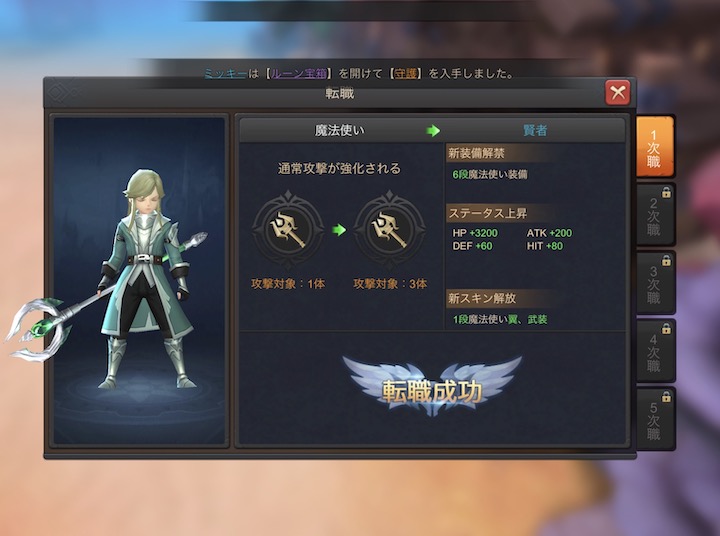Choose the locked 4次職 tab
The height and width of the screenshot is (536, 720).
654,351
